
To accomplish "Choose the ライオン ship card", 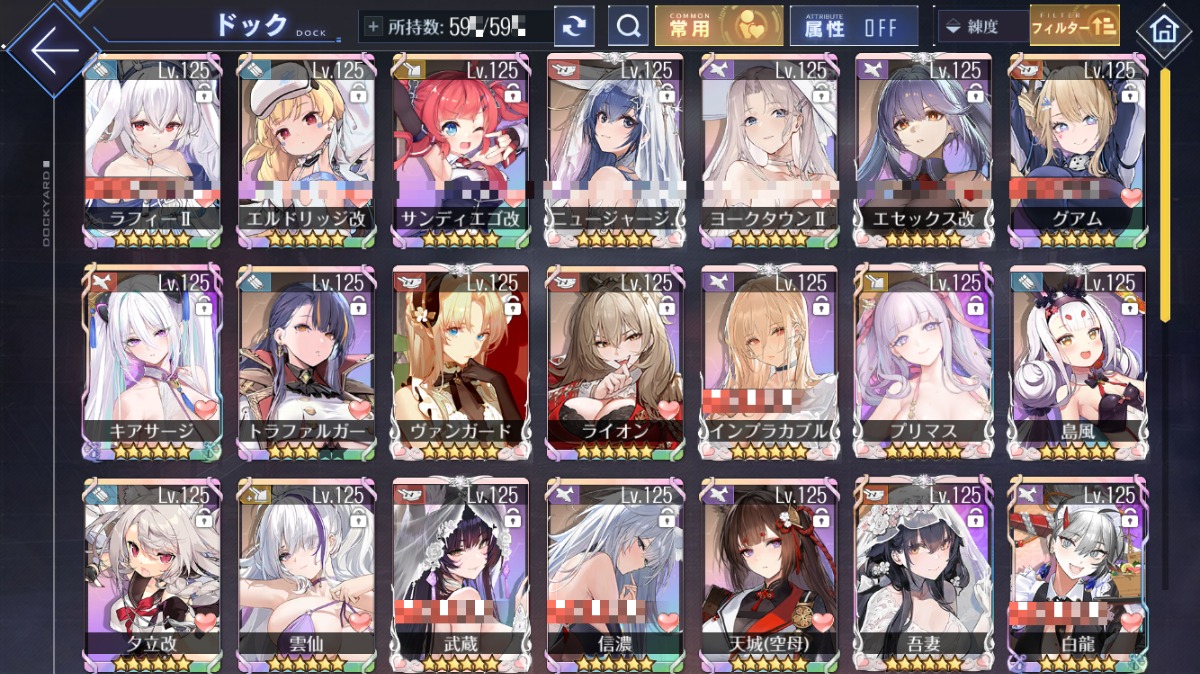I will point(615,360).
